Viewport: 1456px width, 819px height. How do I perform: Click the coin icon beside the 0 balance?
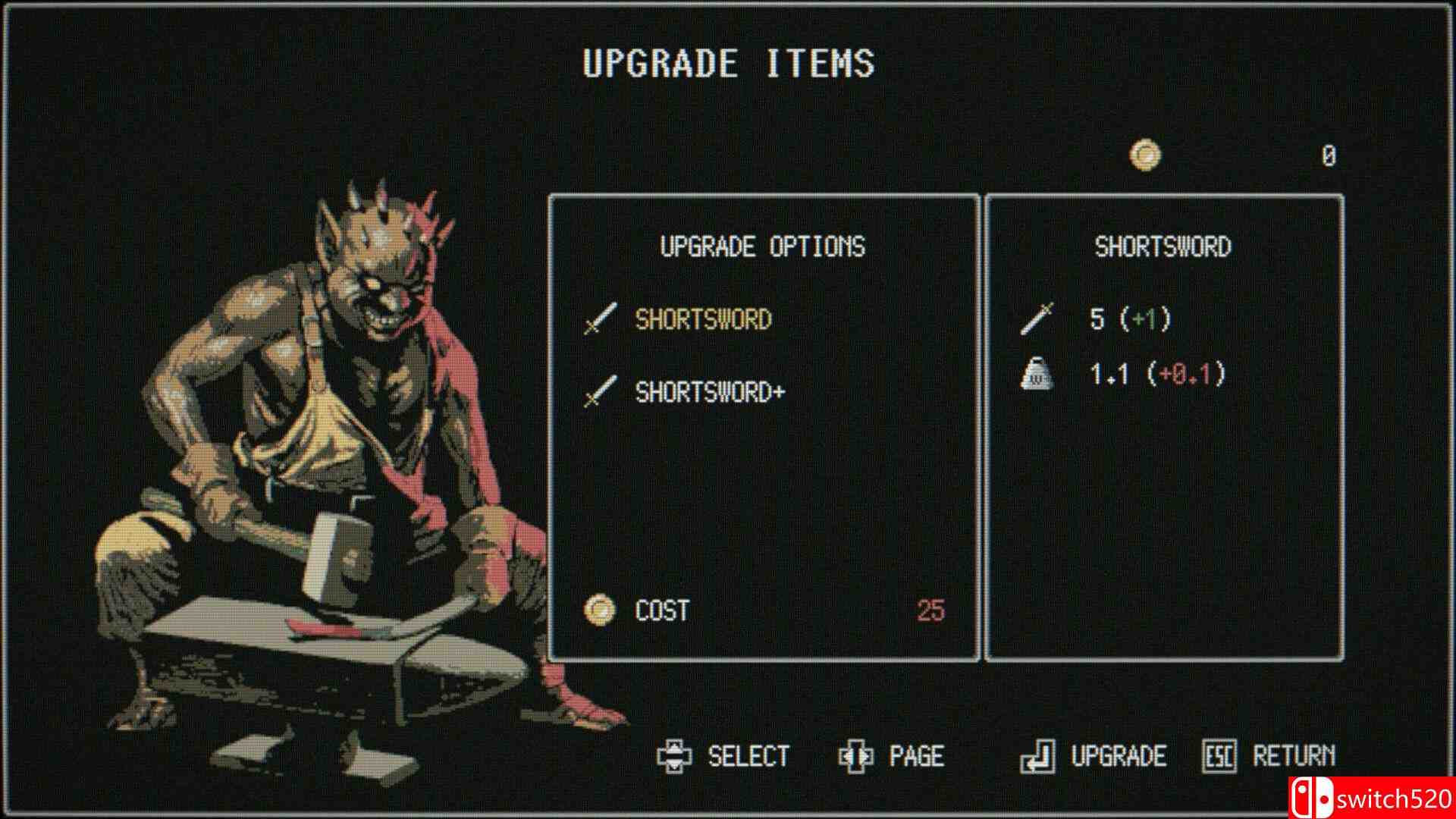[1144, 155]
